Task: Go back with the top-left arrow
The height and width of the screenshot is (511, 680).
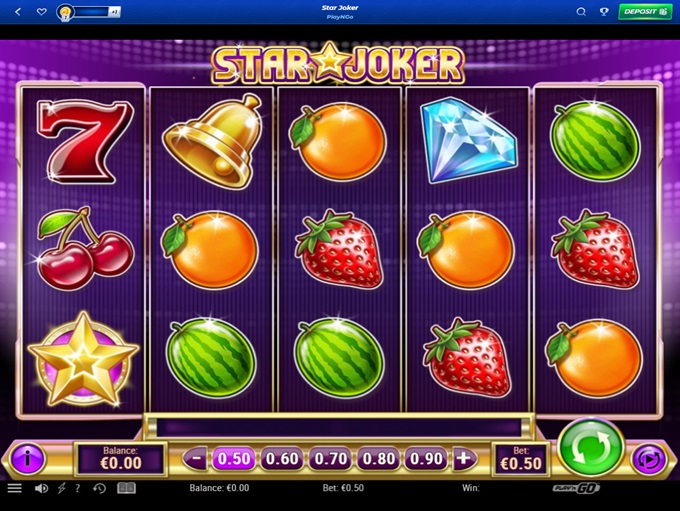Action: pyautogui.click(x=17, y=12)
